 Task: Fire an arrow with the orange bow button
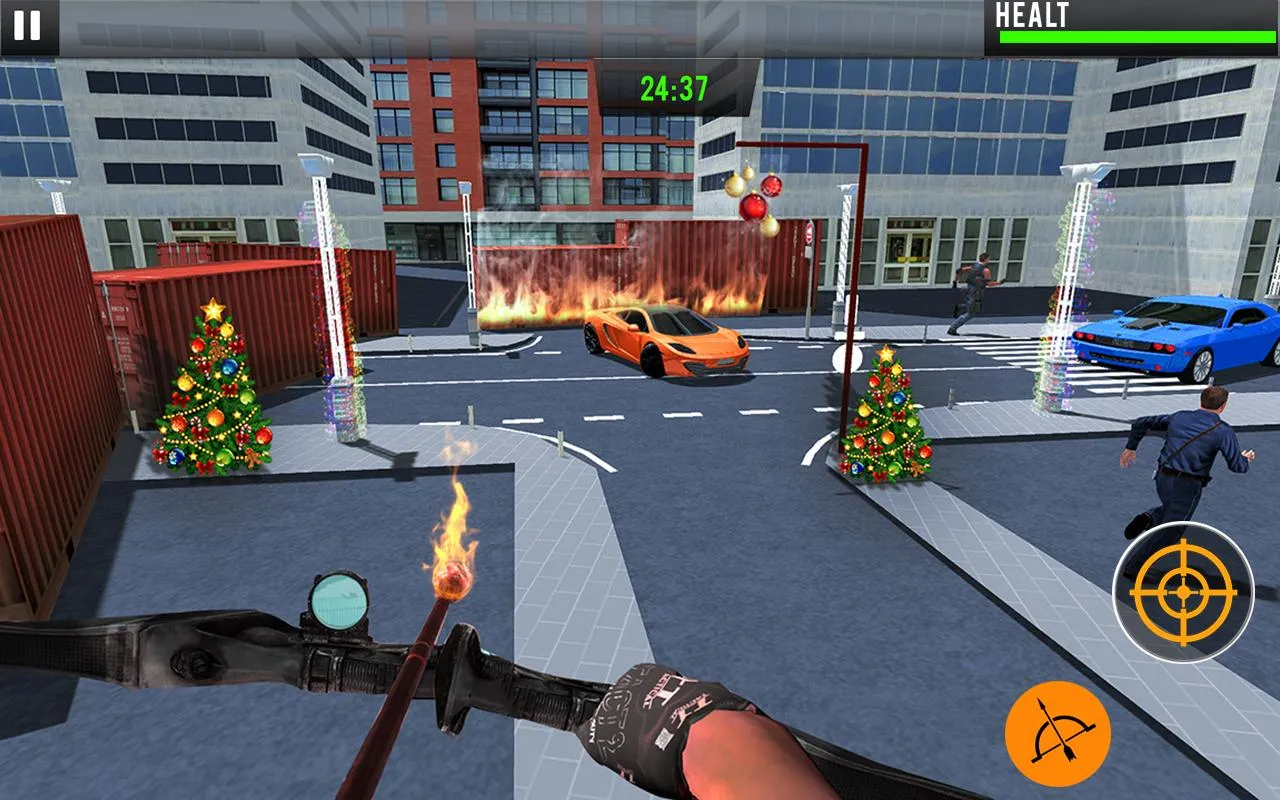[x=1057, y=733]
